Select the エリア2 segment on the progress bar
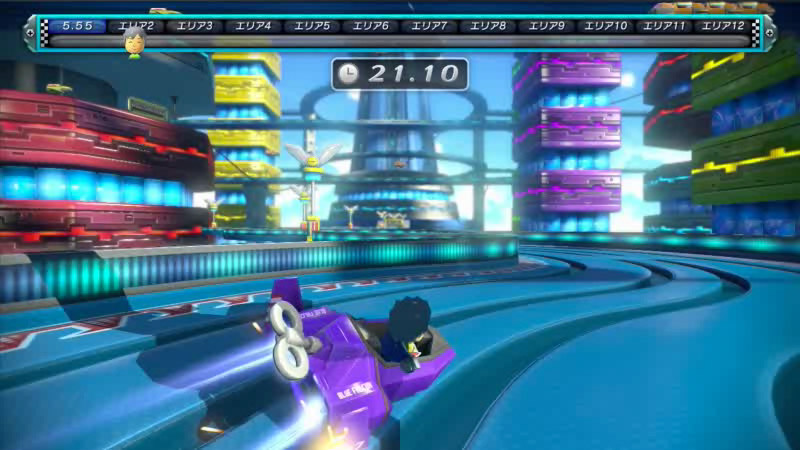Viewport: 800px width, 450px height. point(135,25)
